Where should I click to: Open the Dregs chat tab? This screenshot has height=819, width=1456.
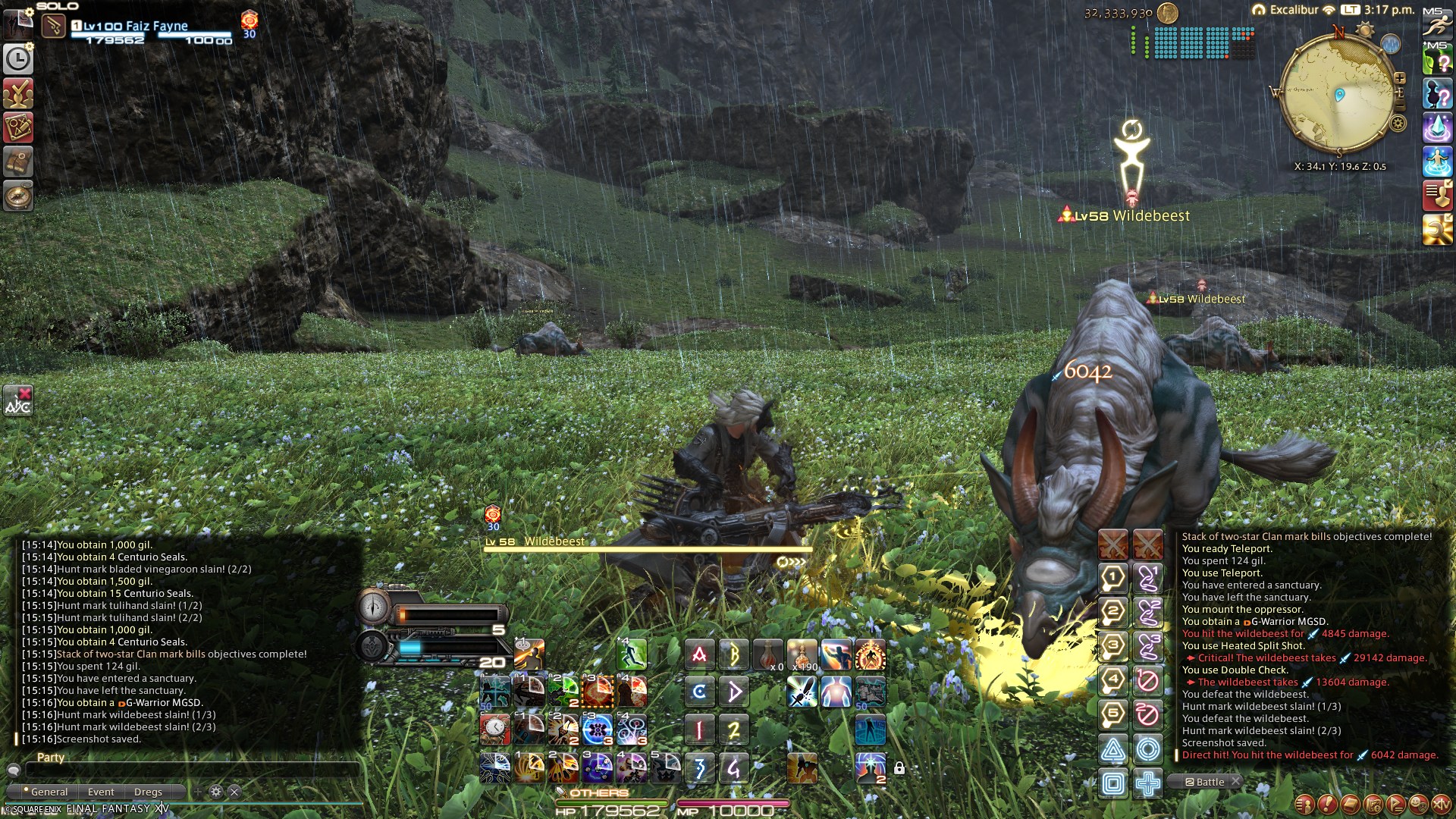tap(148, 792)
